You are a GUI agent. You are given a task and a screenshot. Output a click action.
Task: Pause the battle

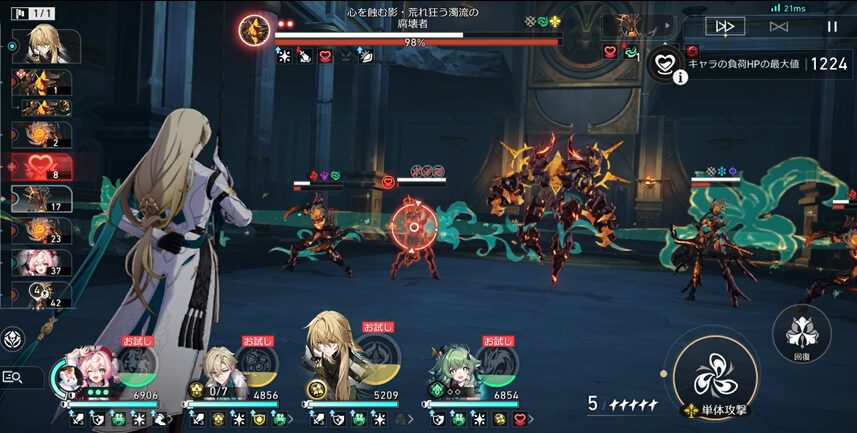(x=831, y=27)
